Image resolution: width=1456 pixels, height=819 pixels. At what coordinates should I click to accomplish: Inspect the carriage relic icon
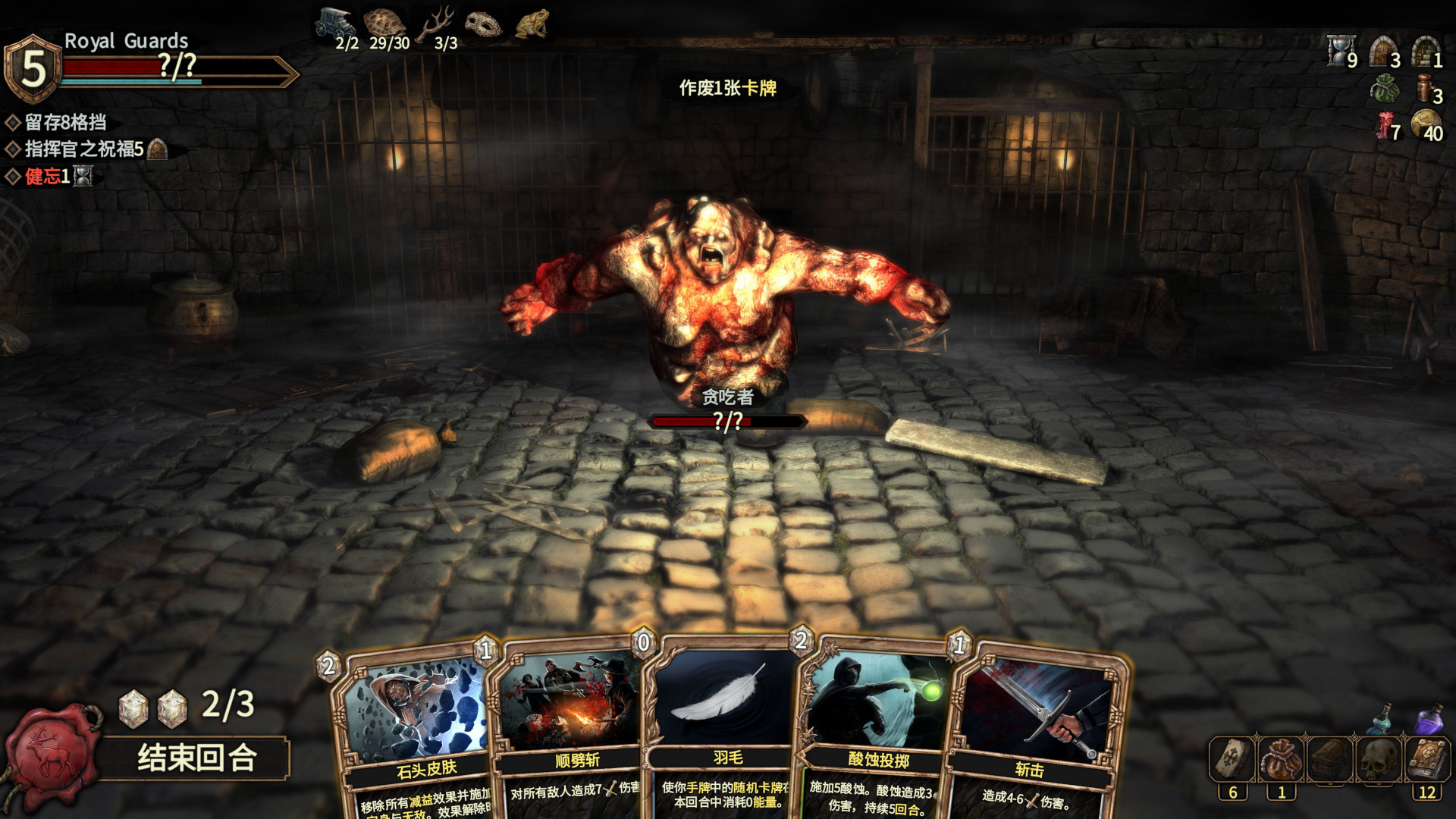(334, 23)
